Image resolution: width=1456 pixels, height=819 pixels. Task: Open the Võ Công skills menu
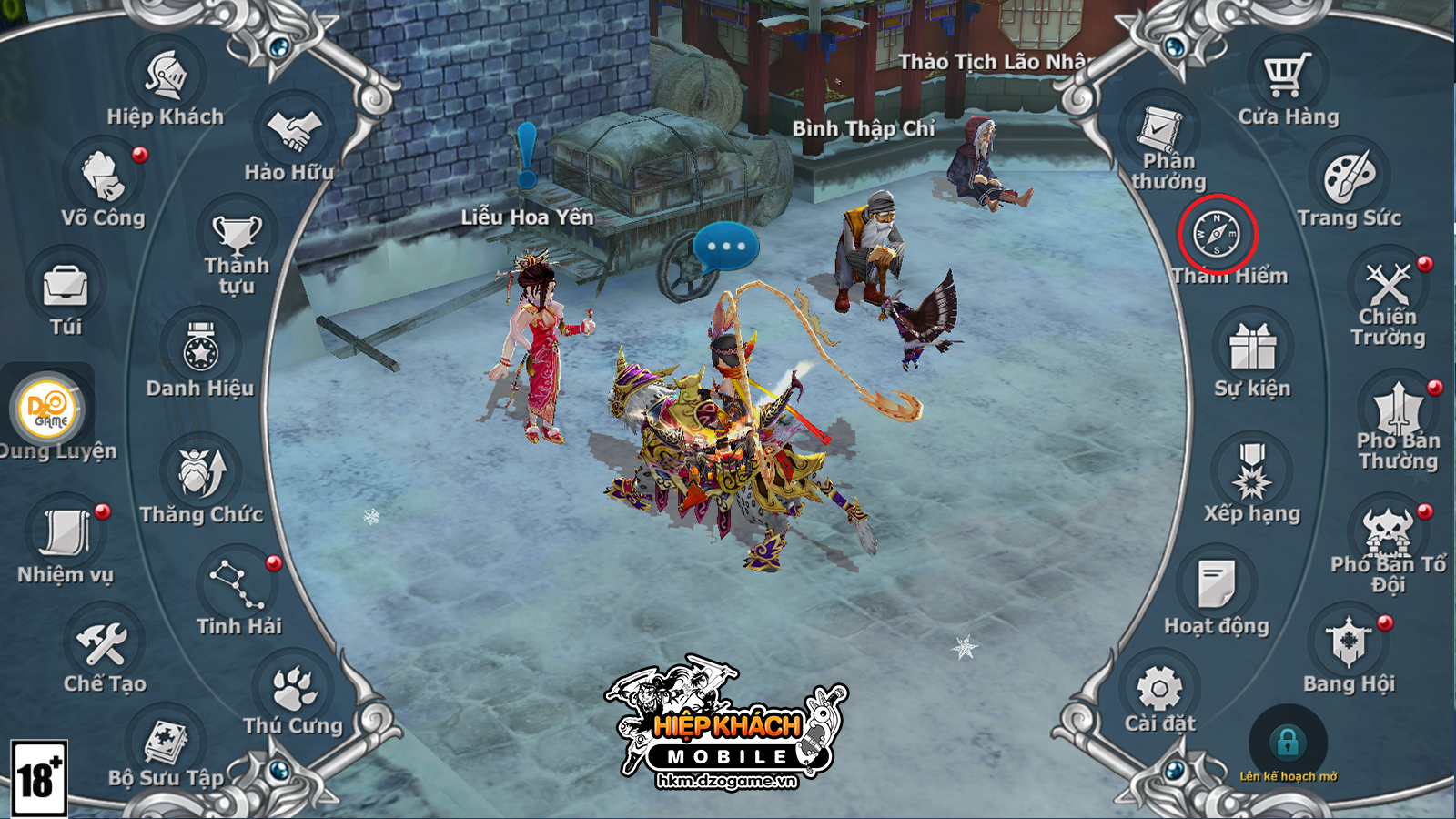[103, 177]
